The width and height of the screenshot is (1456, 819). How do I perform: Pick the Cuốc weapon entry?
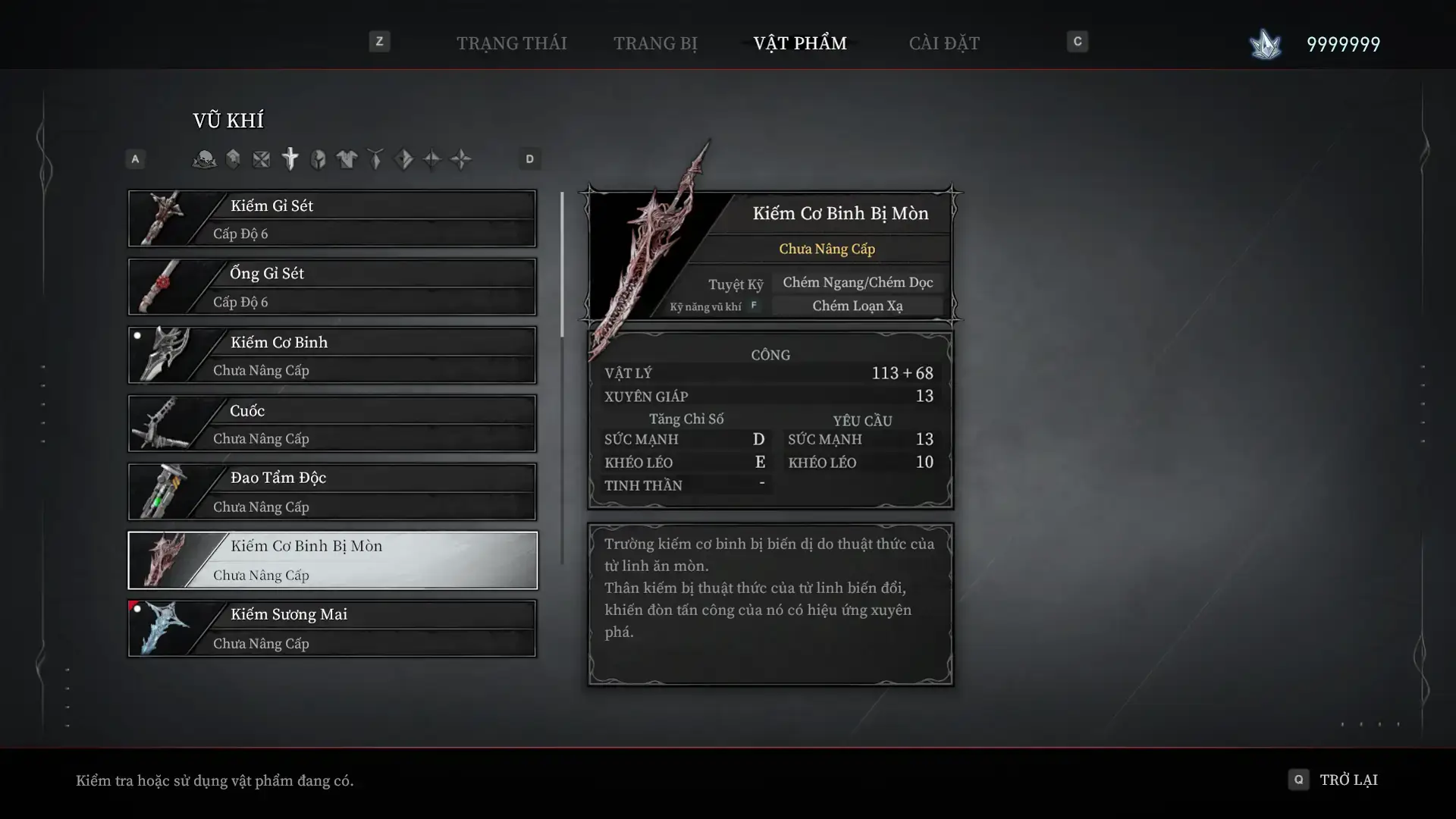coord(332,423)
